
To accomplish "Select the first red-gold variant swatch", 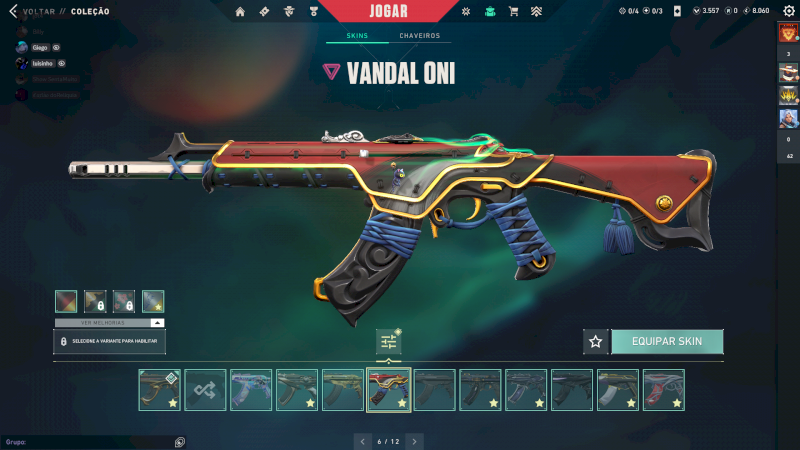I will tap(65, 301).
